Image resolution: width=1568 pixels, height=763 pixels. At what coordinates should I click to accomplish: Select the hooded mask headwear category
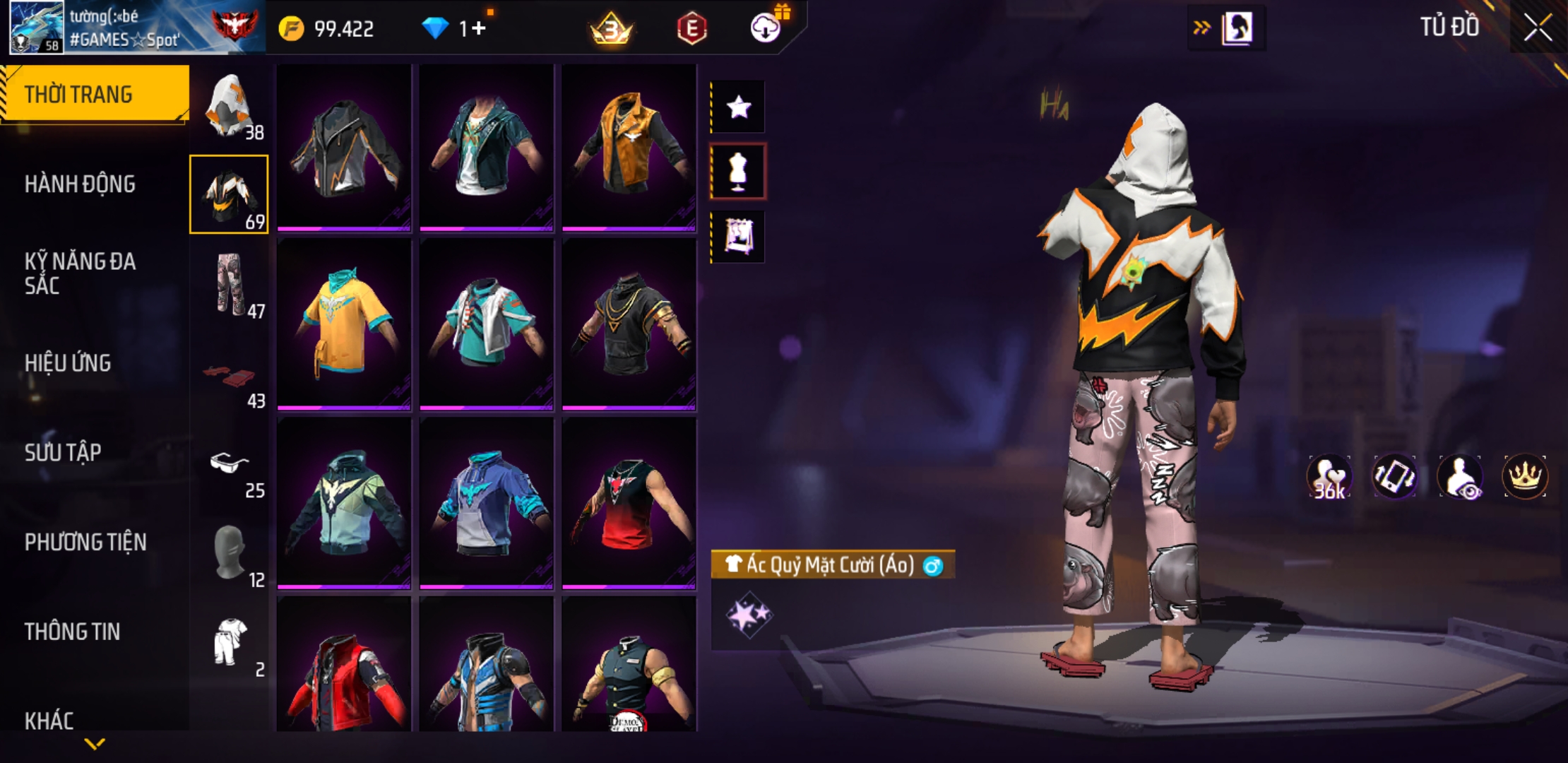229,106
